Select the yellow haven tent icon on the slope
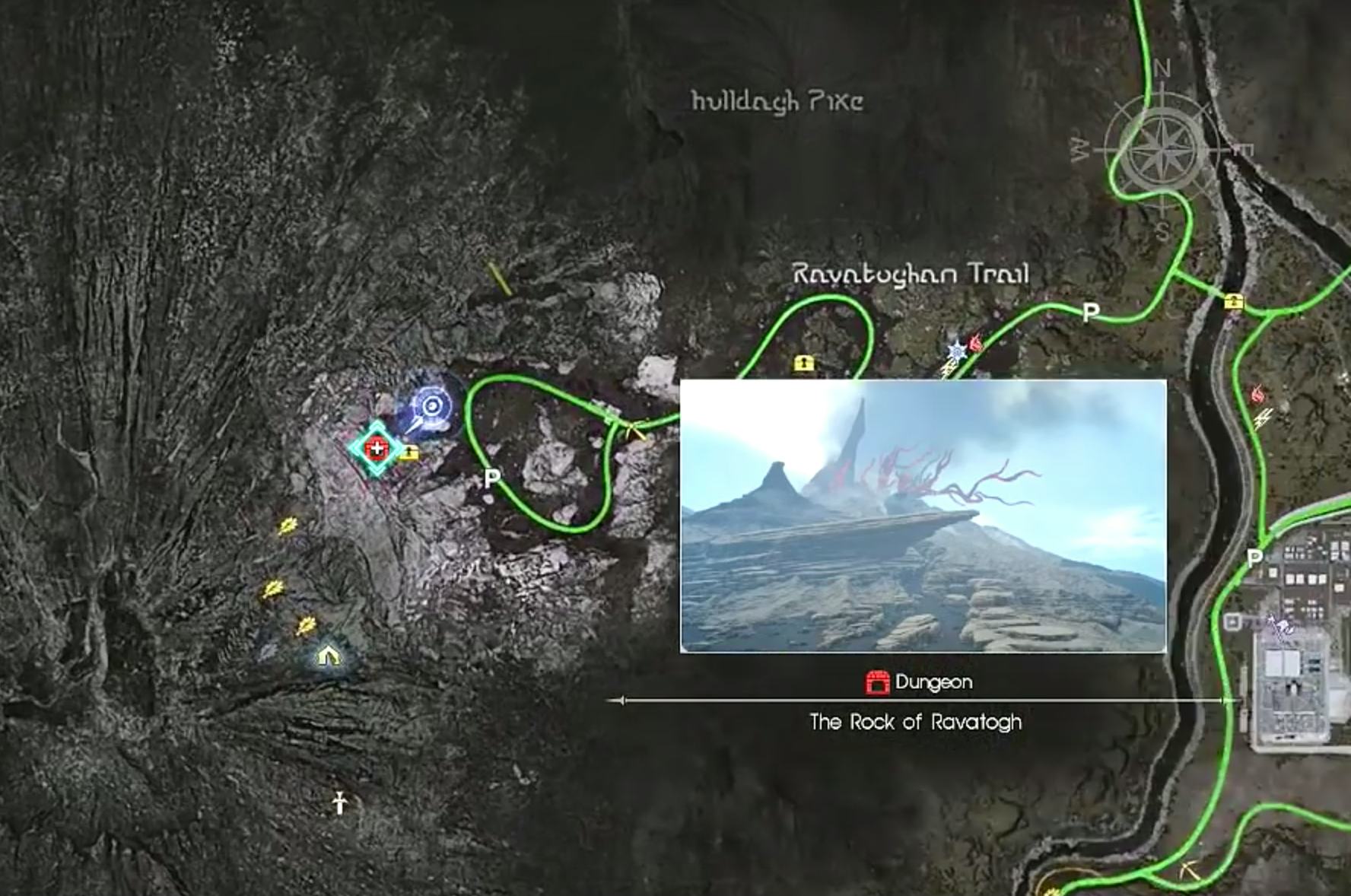This screenshot has width=1351, height=896. click(x=329, y=654)
